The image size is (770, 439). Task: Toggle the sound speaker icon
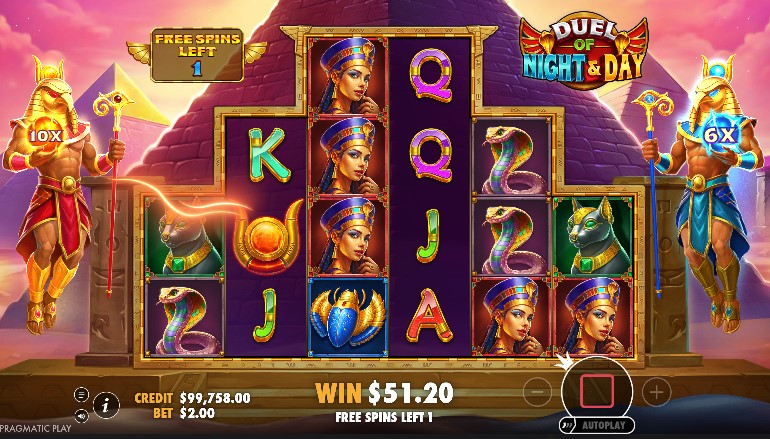pyautogui.click(x=81, y=415)
